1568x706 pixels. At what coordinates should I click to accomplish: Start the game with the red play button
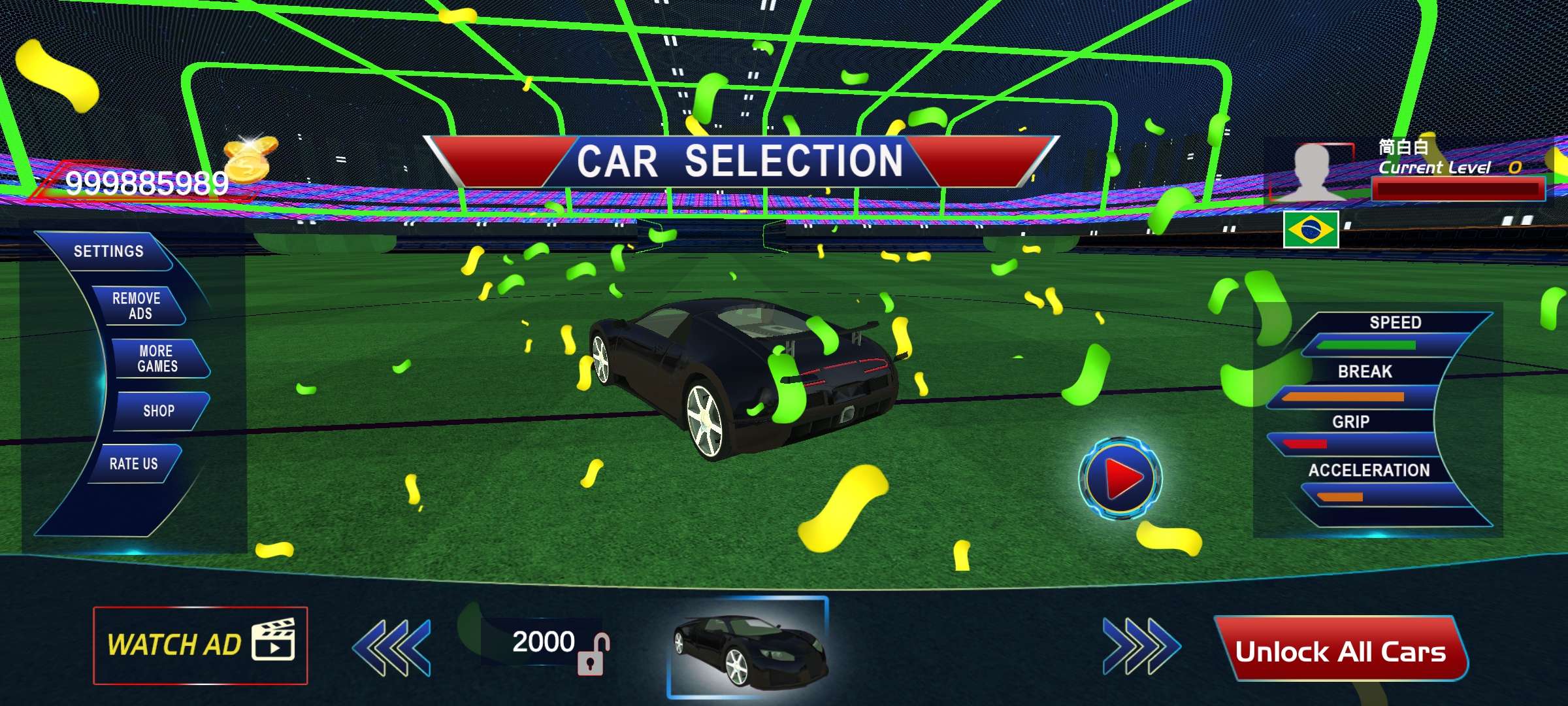click(x=1120, y=479)
